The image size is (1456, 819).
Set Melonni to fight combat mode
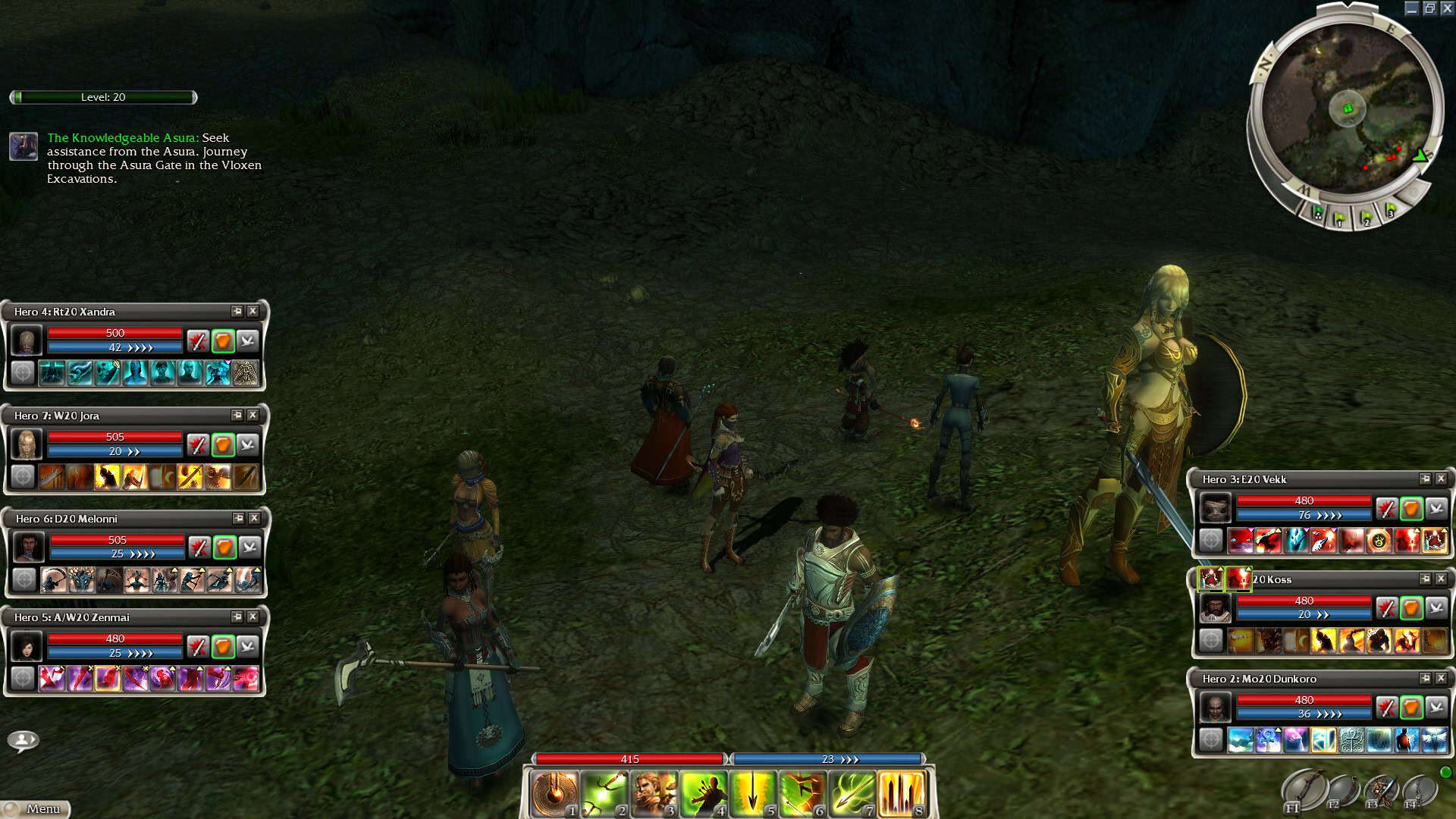tap(199, 548)
